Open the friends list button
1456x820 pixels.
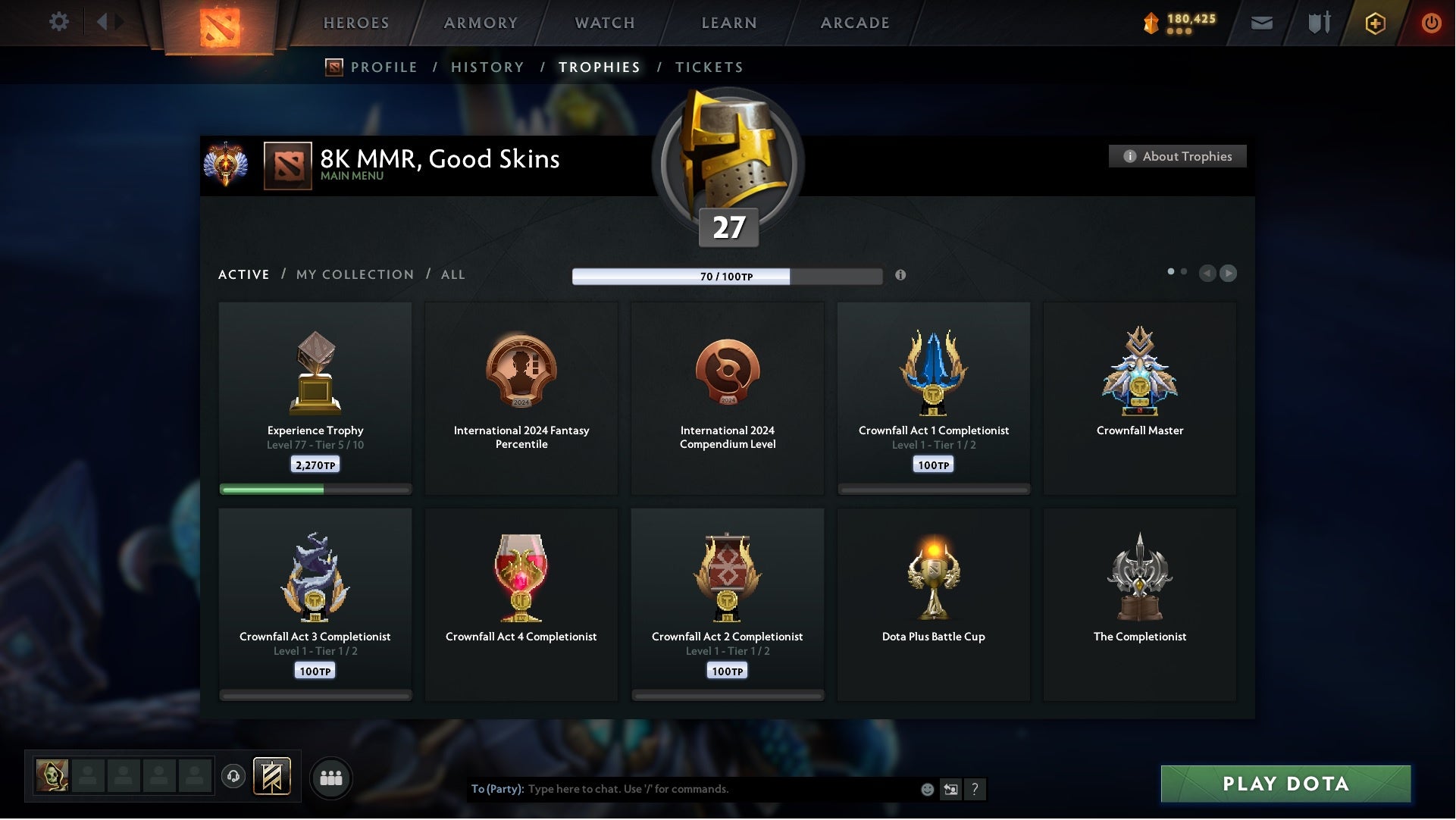(331, 778)
